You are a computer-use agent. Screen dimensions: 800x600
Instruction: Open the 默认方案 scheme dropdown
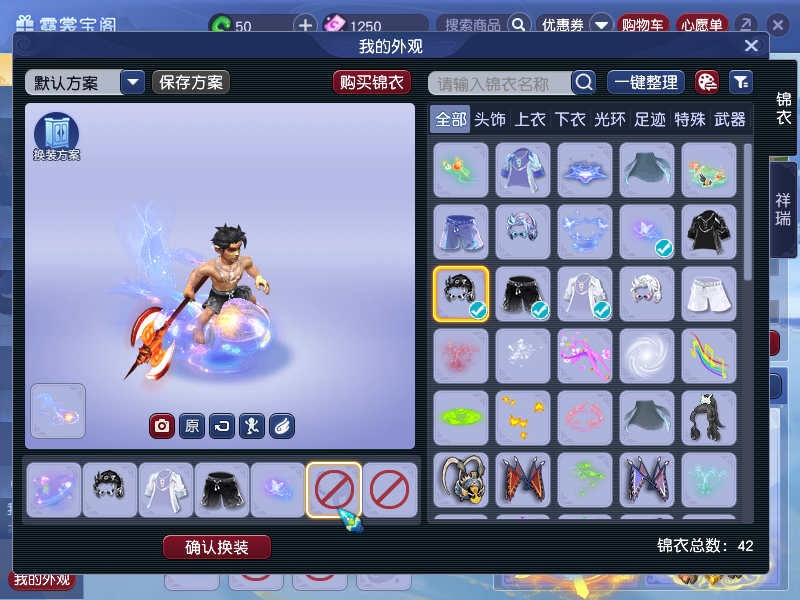click(x=132, y=83)
